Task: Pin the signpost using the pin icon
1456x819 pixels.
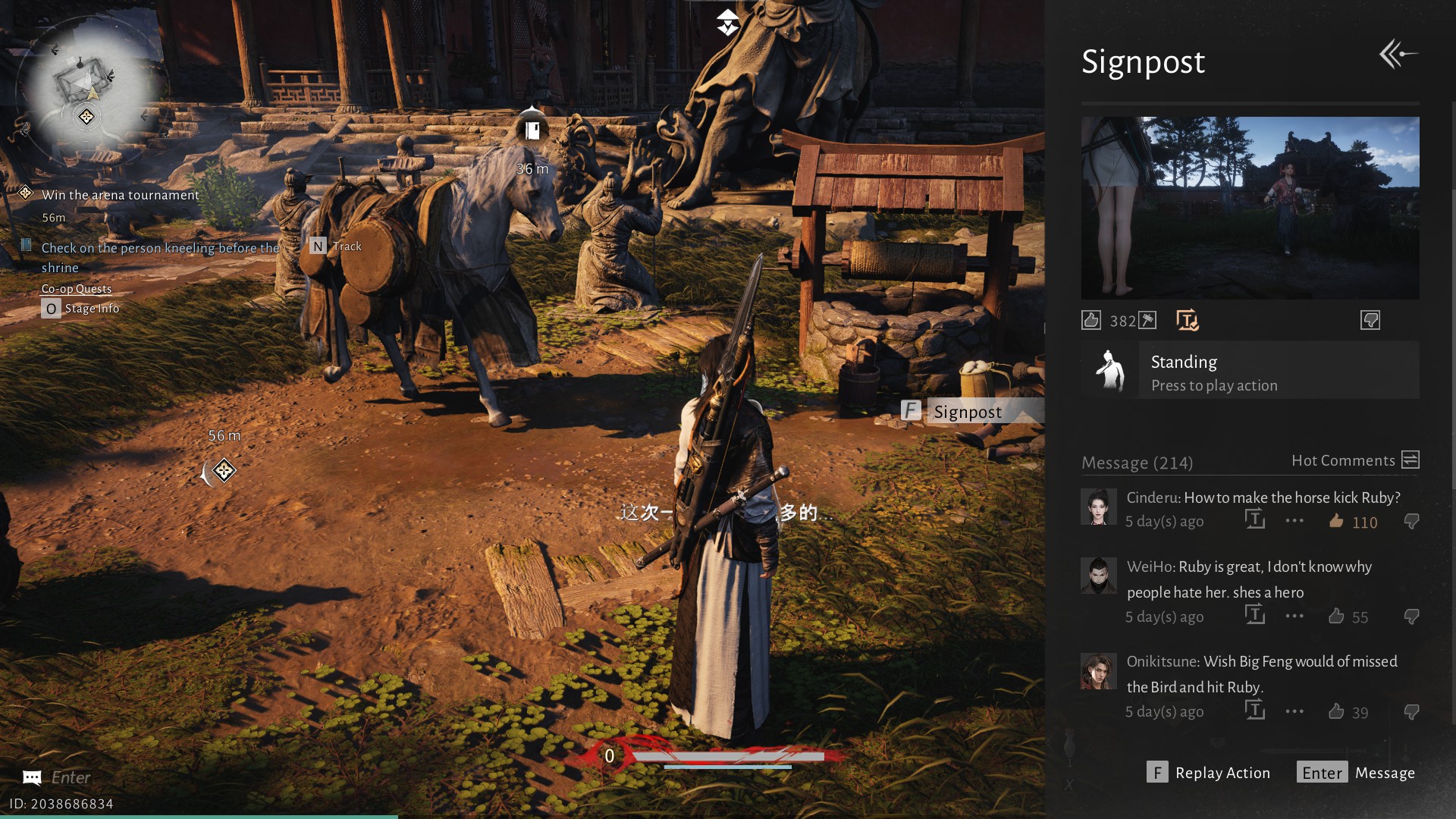Action: pos(1147,320)
